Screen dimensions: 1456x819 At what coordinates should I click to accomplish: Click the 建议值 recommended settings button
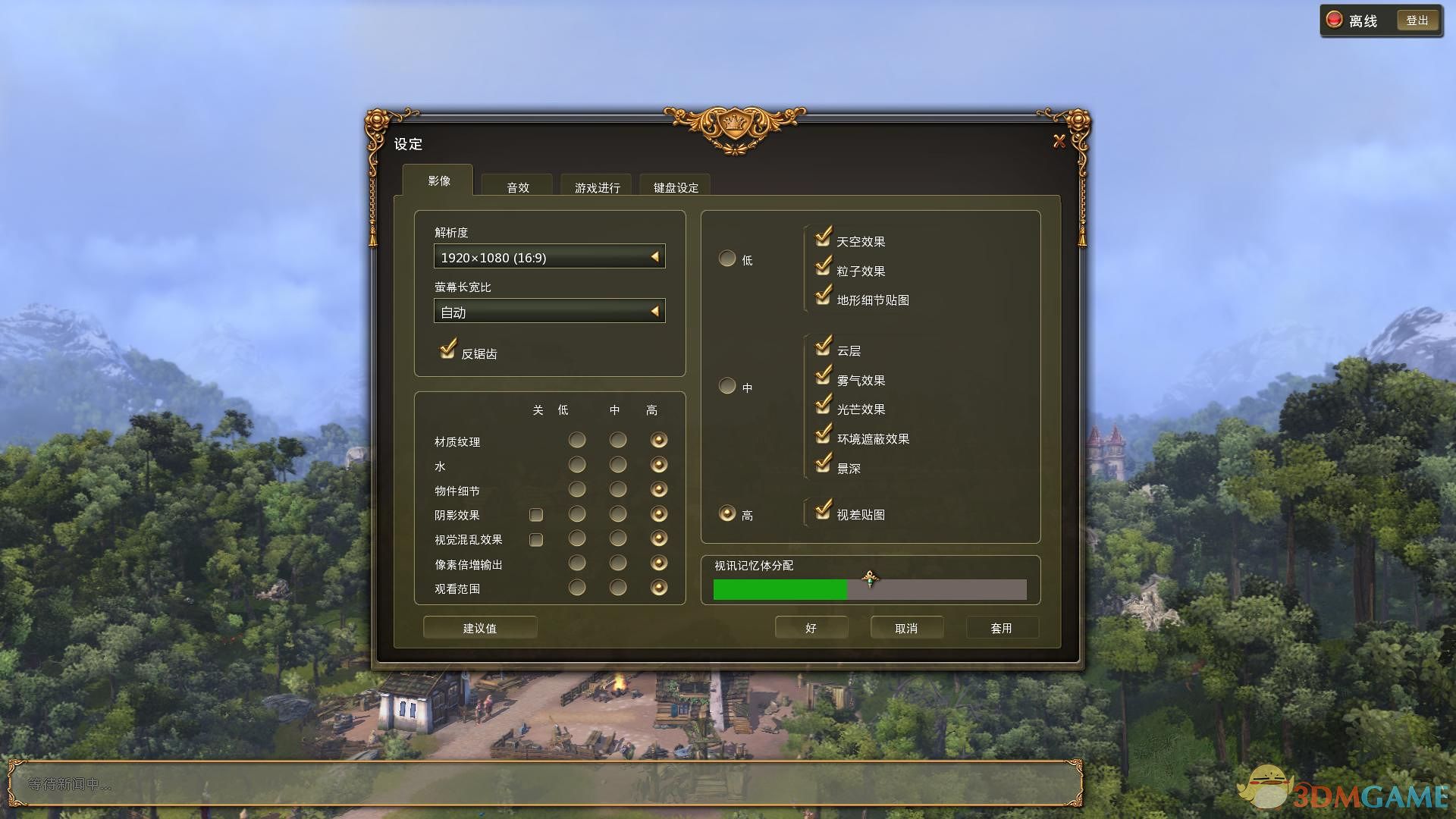(479, 627)
